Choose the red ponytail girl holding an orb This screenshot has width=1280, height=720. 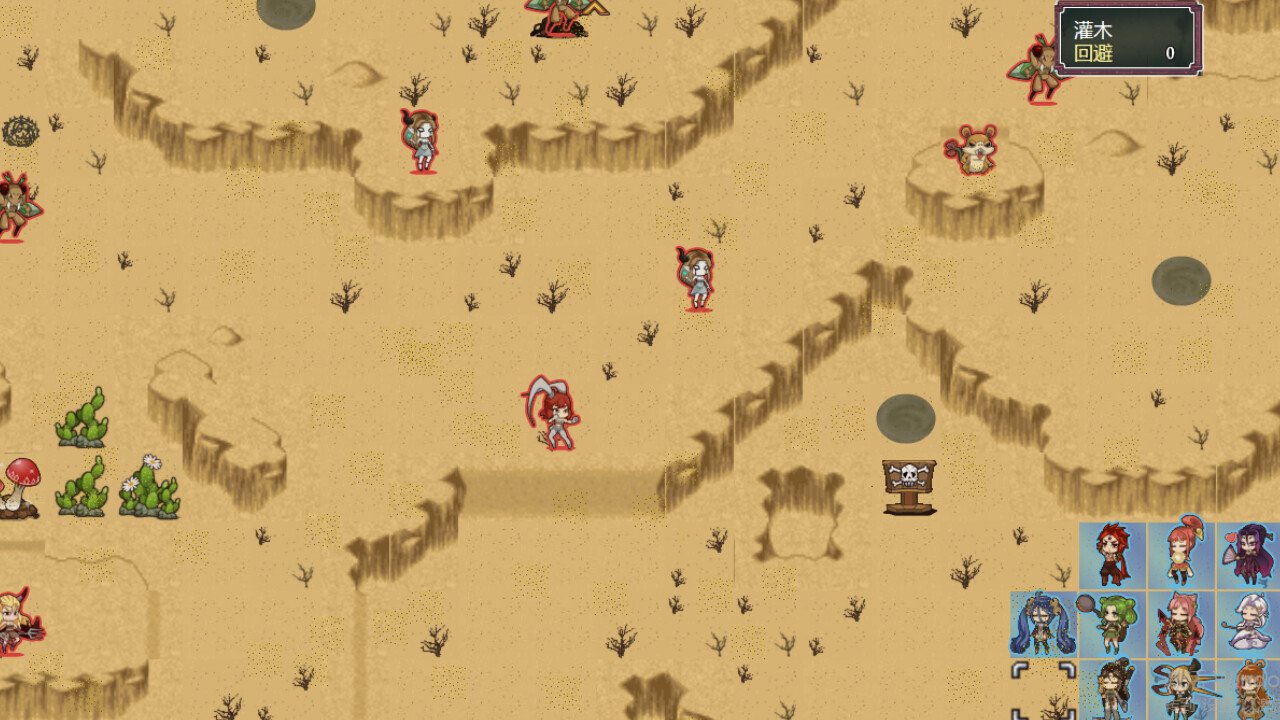click(x=1181, y=553)
